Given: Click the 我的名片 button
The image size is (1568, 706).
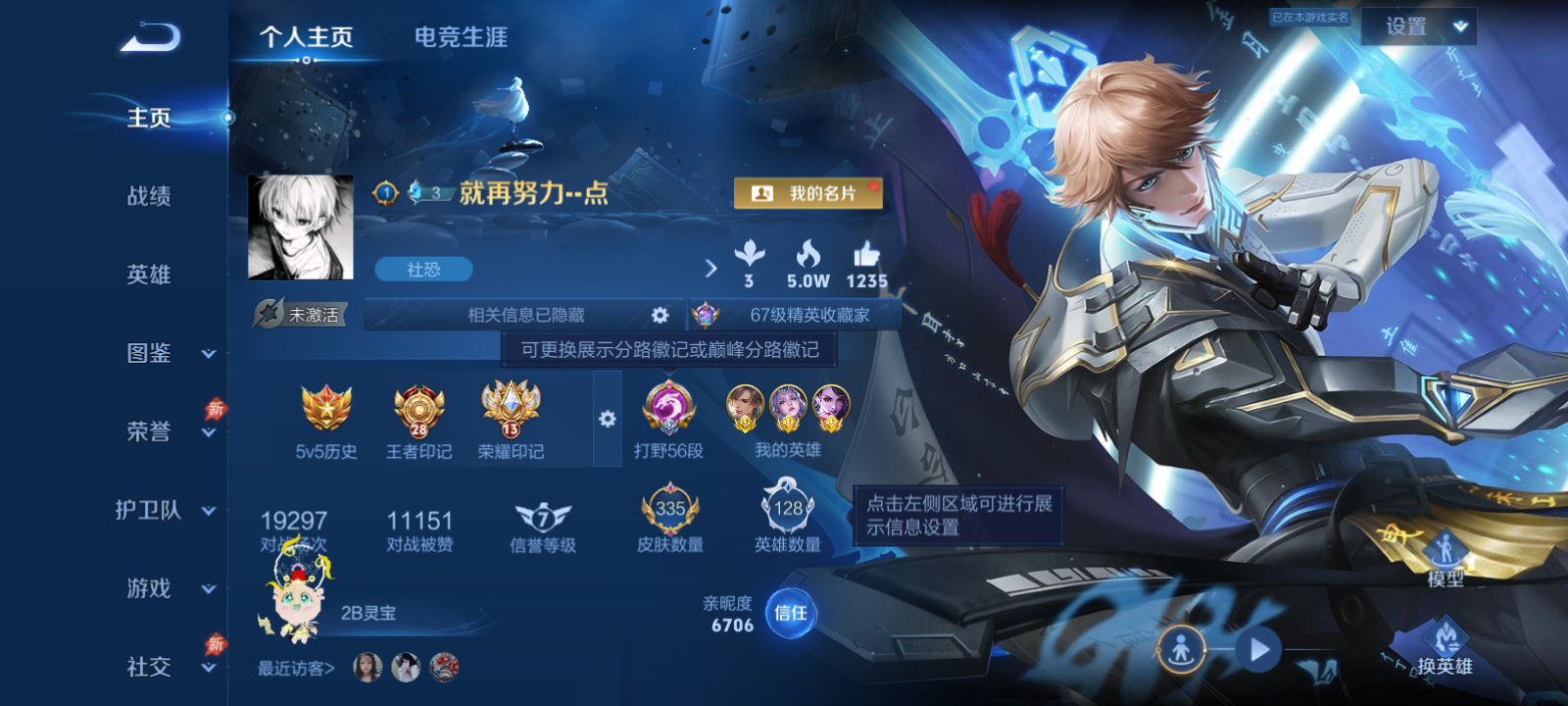Looking at the screenshot, I should tap(809, 193).
